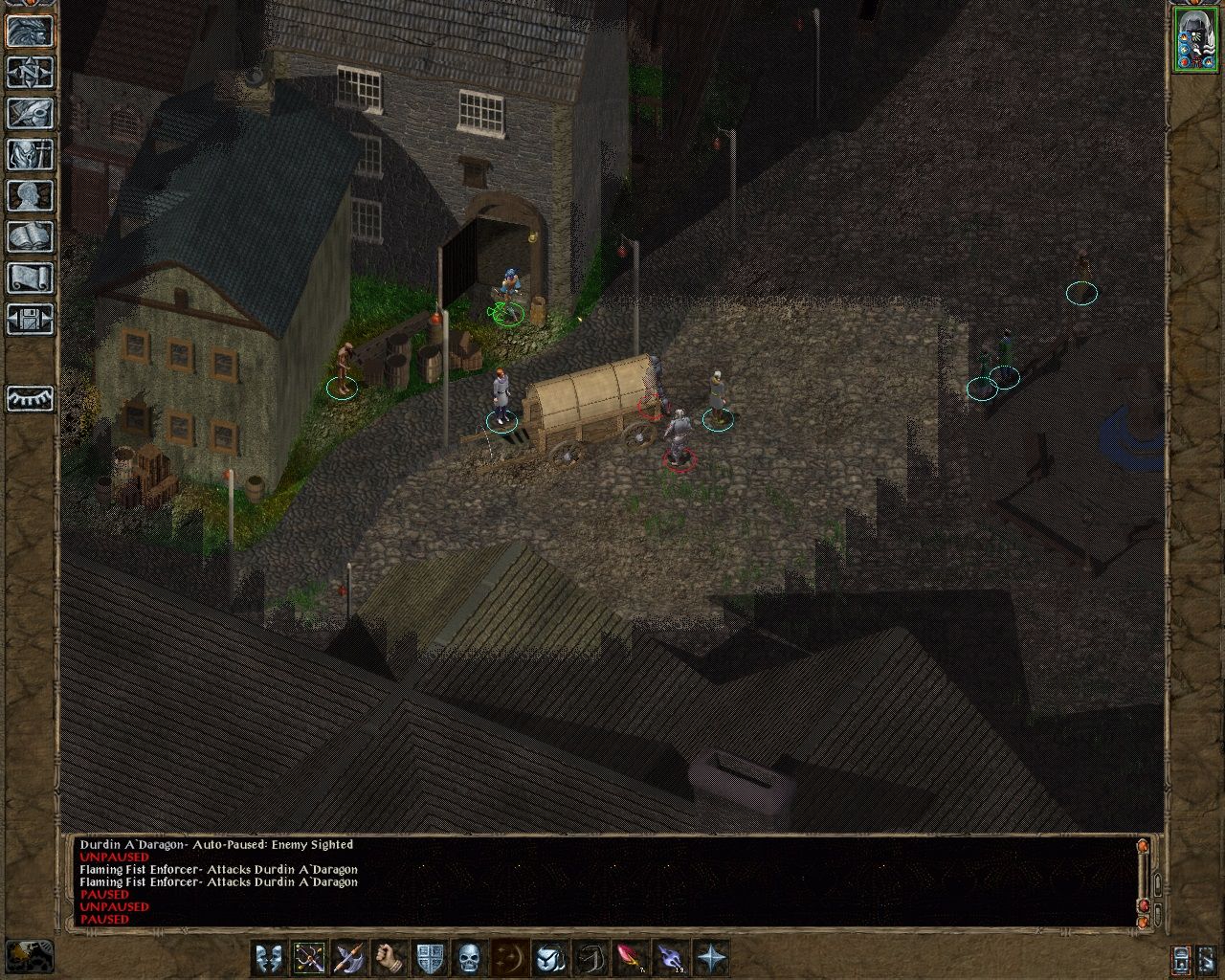Attack unarmed using the fist icon

pyautogui.click(x=388, y=957)
